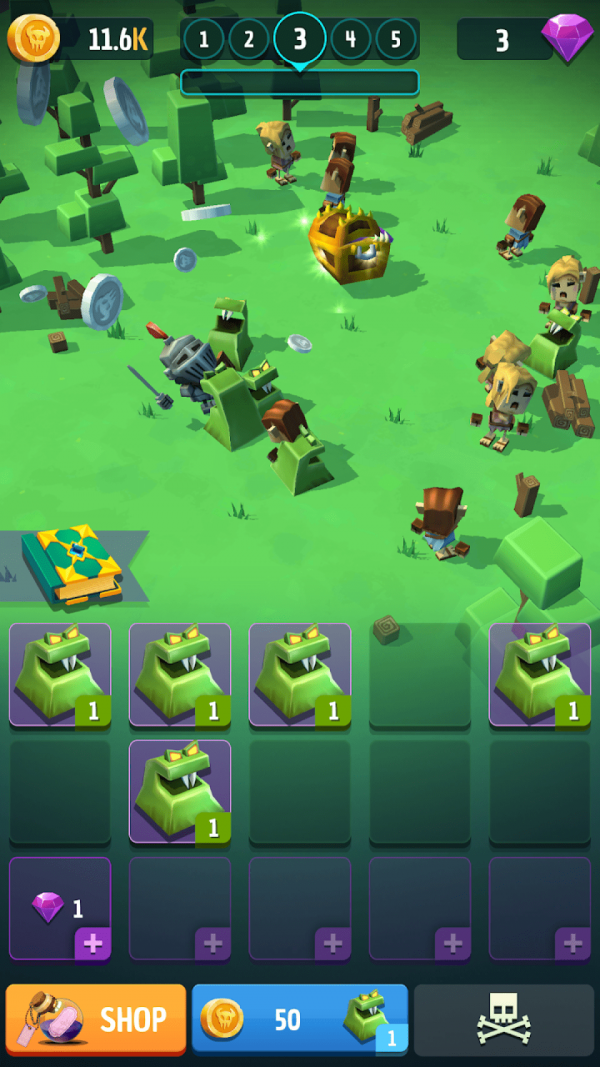Select the monster in the second grid row

(x=180, y=791)
